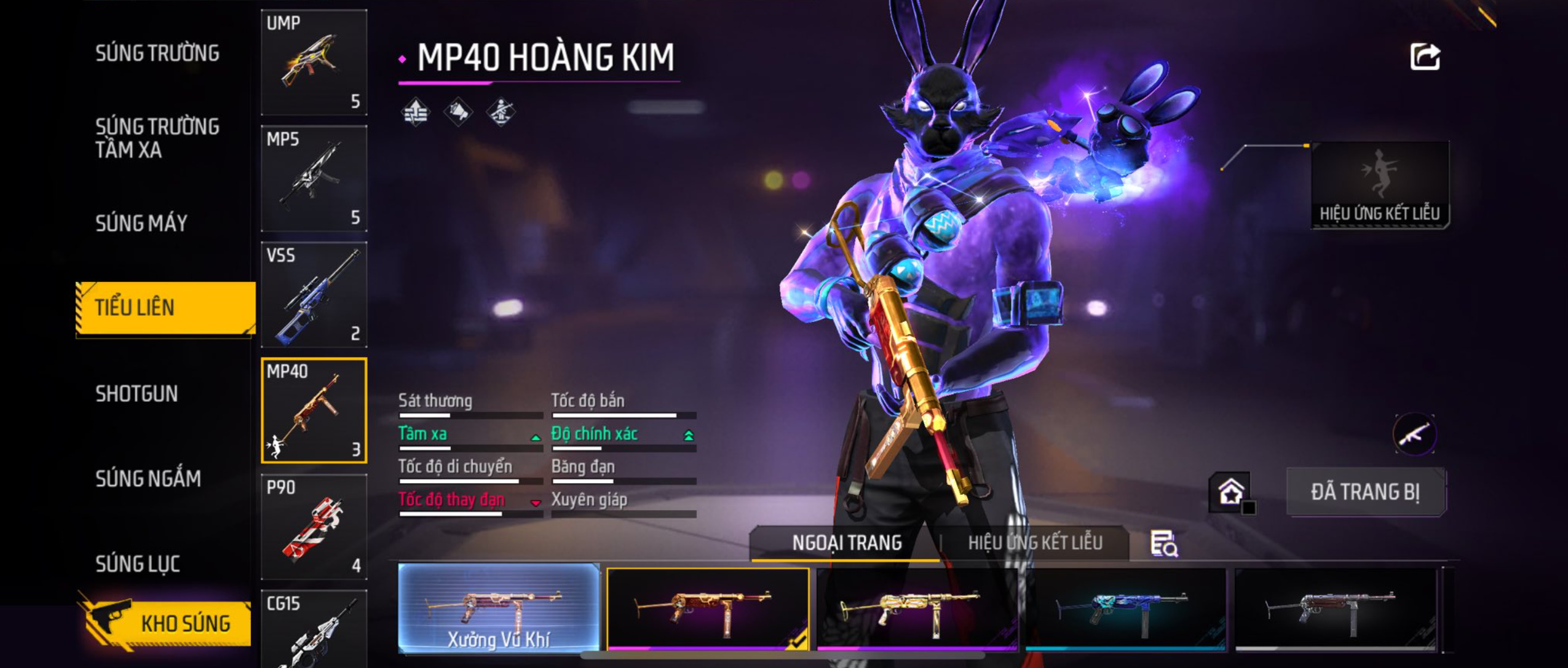This screenshot has width=1568, height=668.
Task: Select the Súng Trường weapon category
Action: (x=157, y=53)
